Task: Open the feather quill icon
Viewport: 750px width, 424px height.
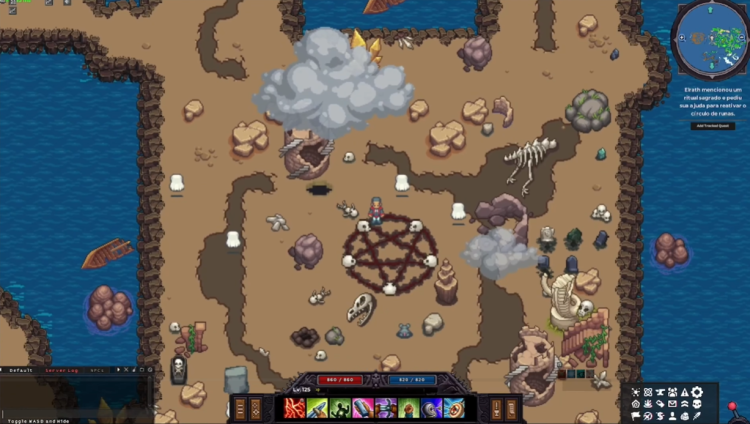Action: click(696, 416)
